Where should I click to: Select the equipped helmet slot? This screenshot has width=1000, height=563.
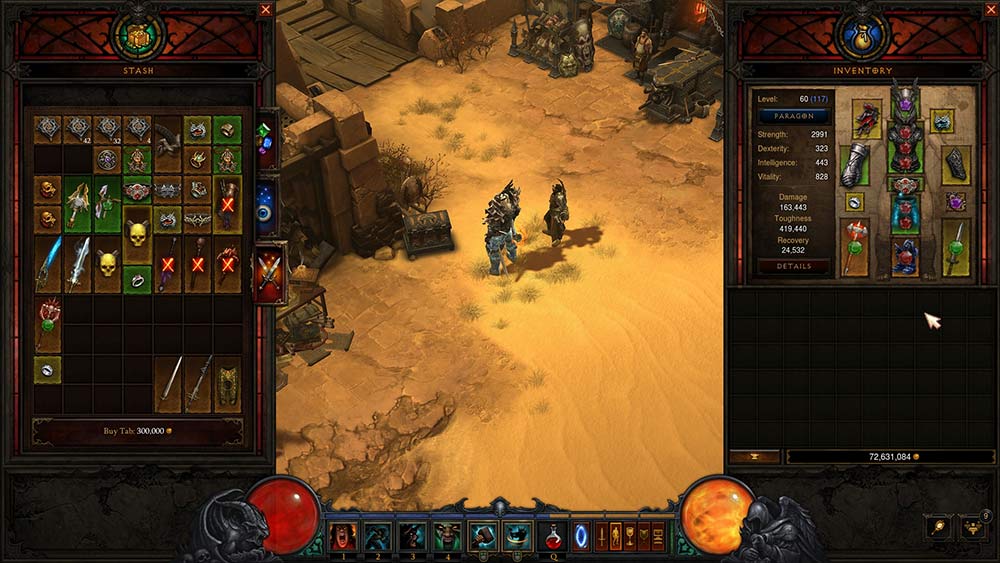[x=905, y=102]
